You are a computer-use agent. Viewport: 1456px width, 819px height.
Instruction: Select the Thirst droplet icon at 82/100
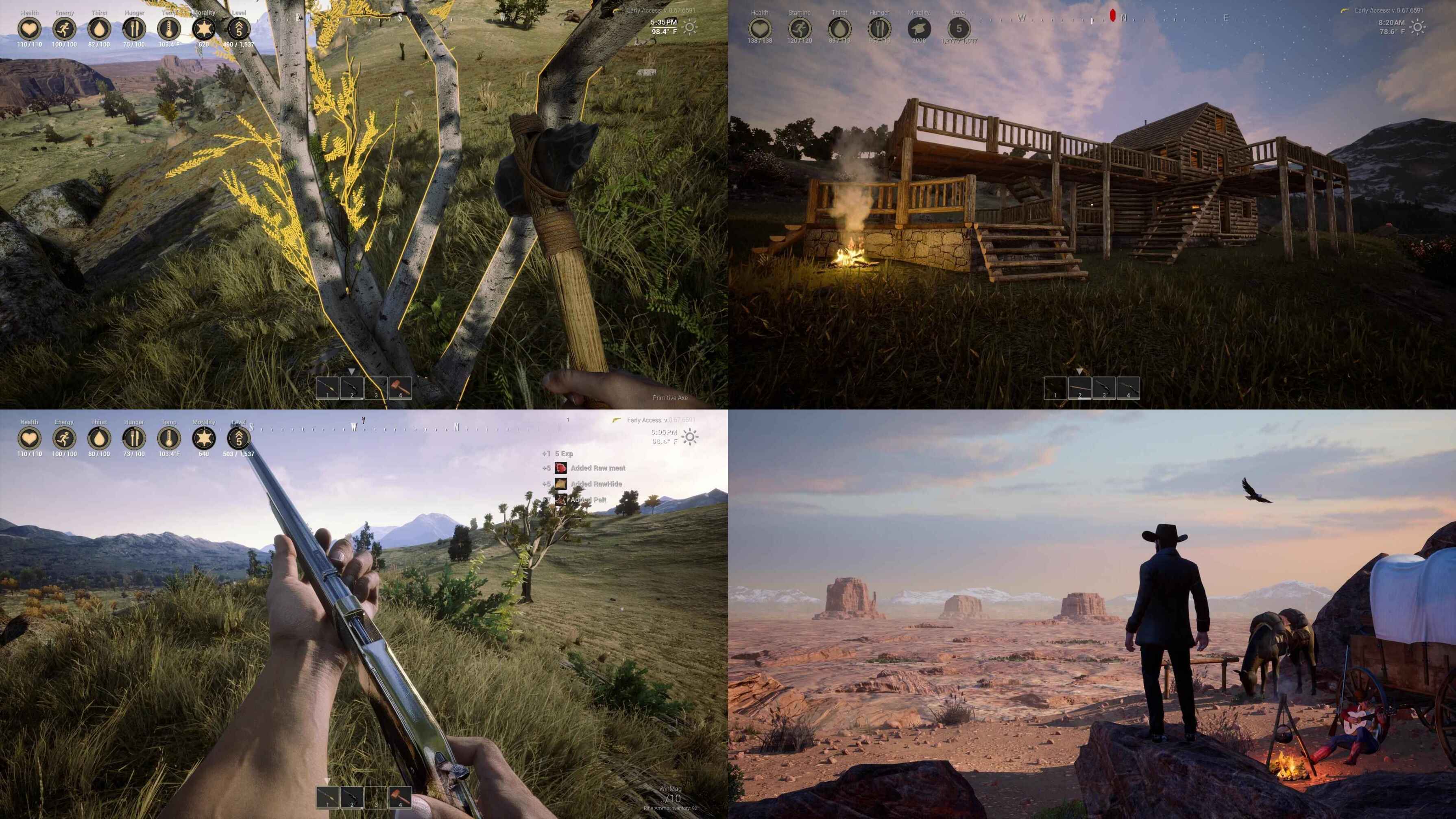pos(100,28)
